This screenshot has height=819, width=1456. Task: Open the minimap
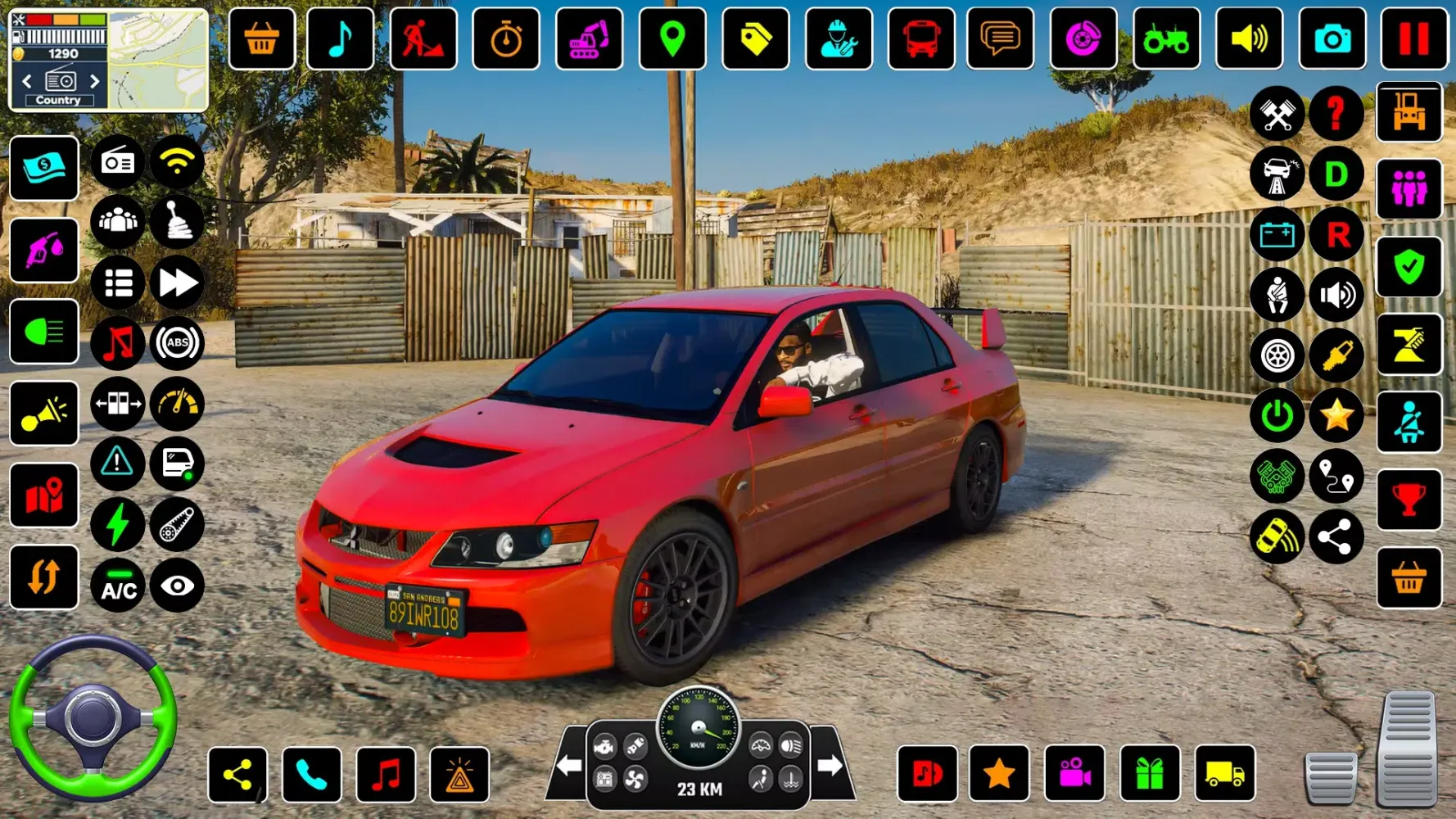point(158,59)
